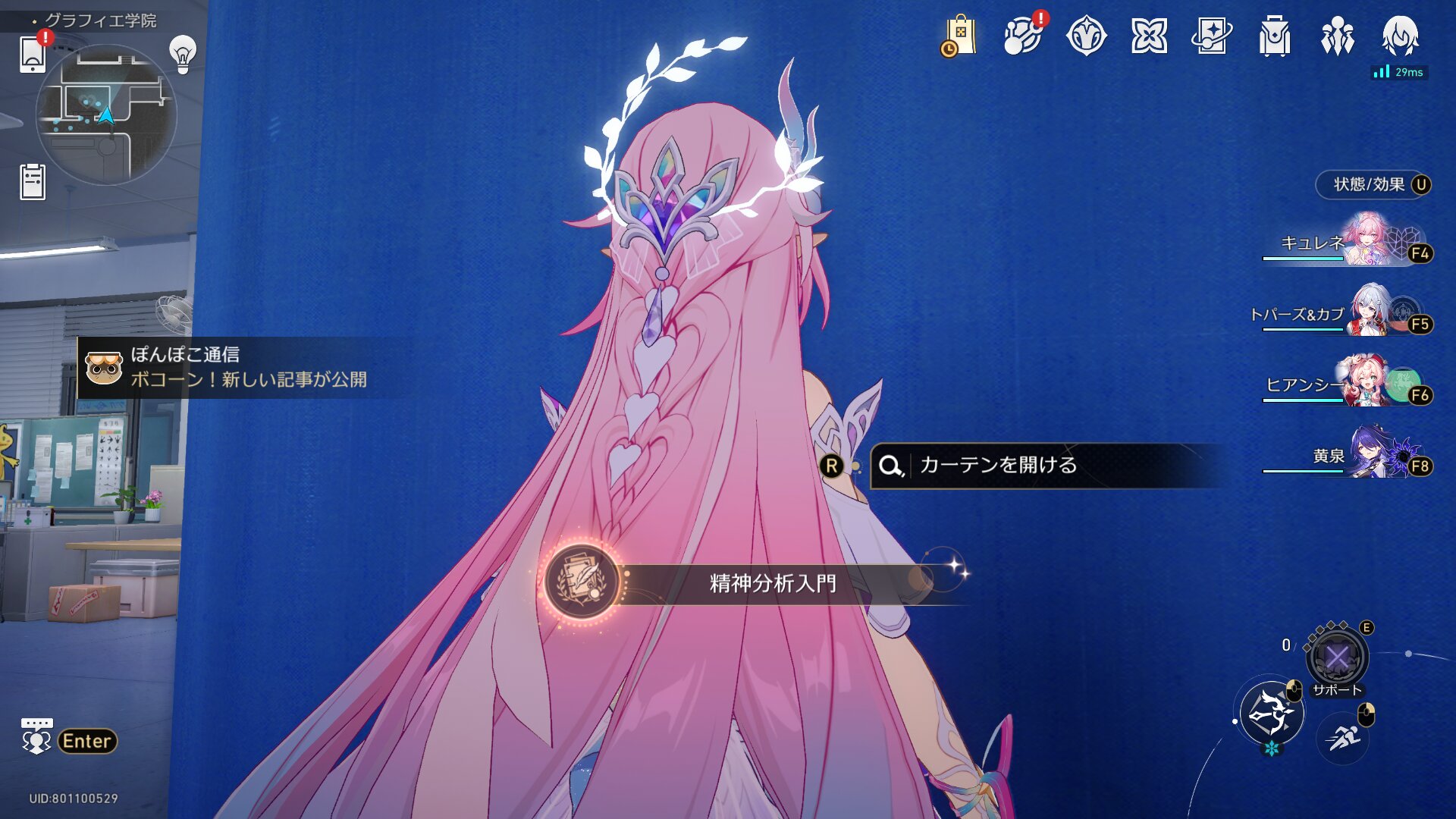Open the shopping bag store icon
The width and height of the screenshot is (1456, 819).
959,36
